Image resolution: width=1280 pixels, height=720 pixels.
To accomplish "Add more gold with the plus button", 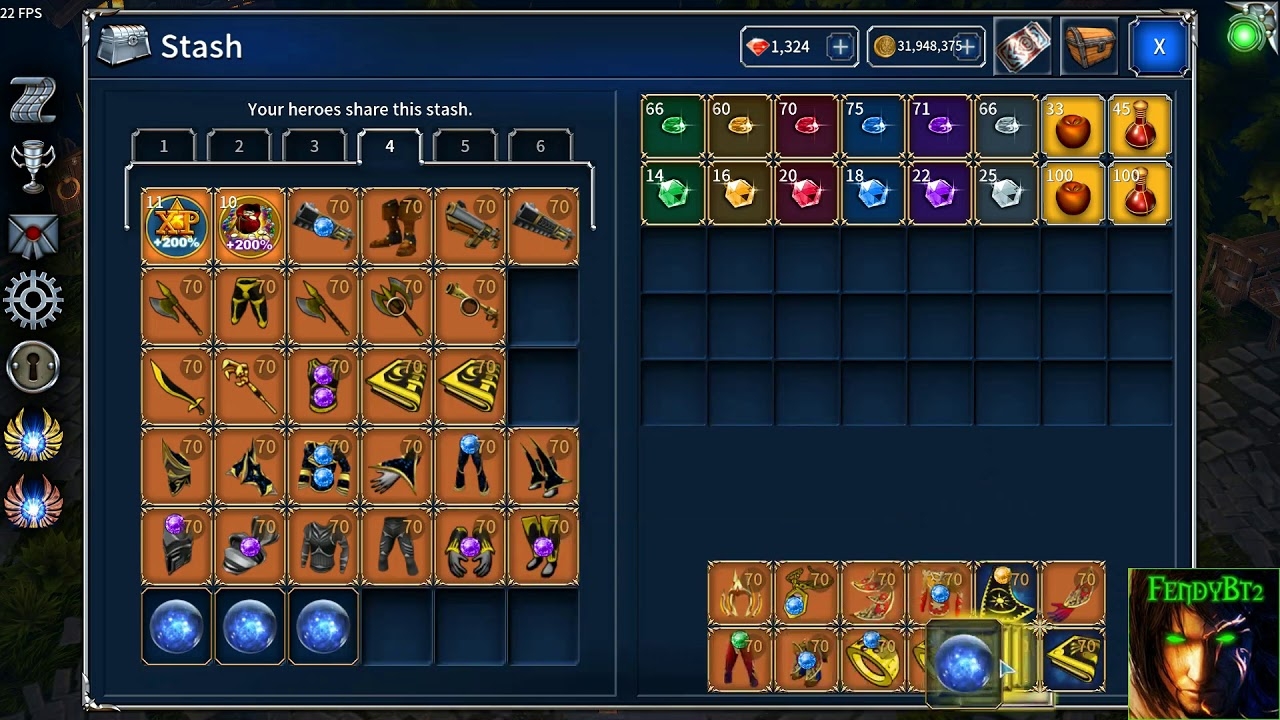I will coord(967,47).
